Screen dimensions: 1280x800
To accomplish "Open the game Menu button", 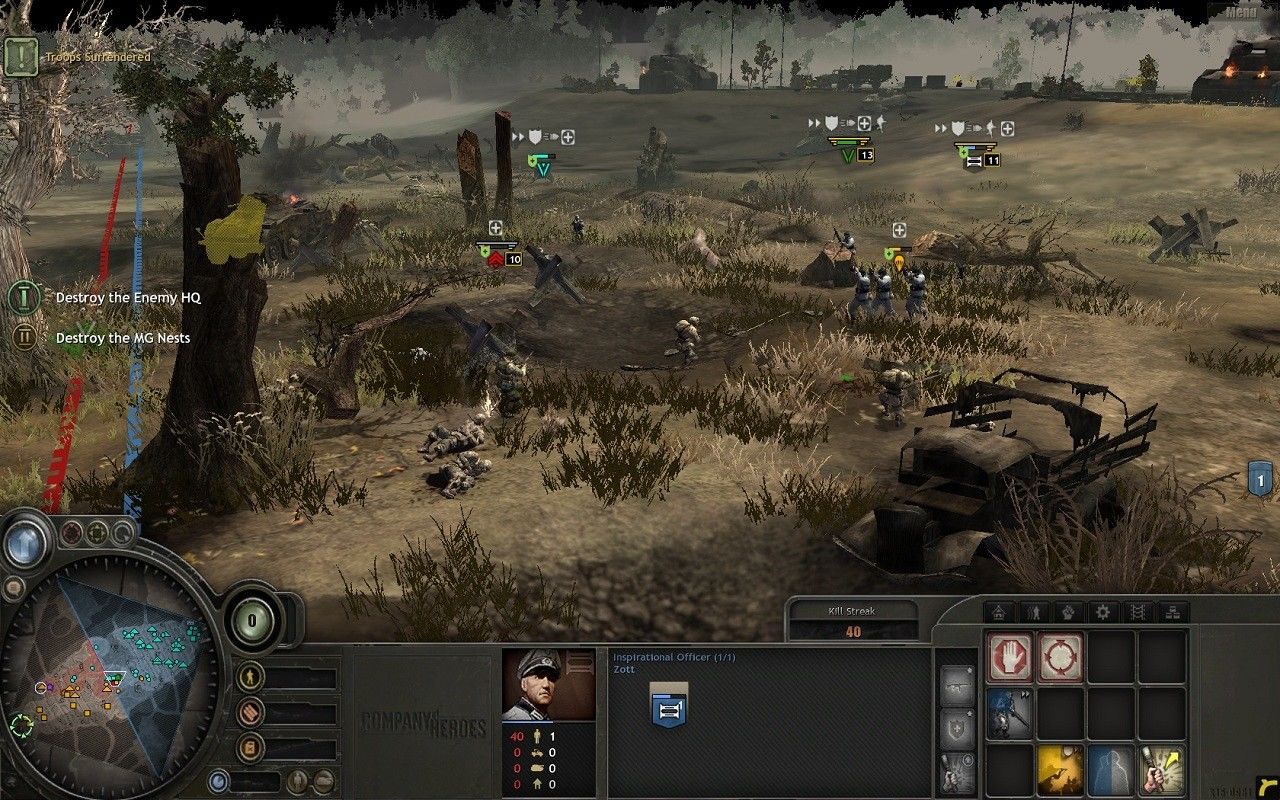I will pyautogui.click(x=1241, y=12).
